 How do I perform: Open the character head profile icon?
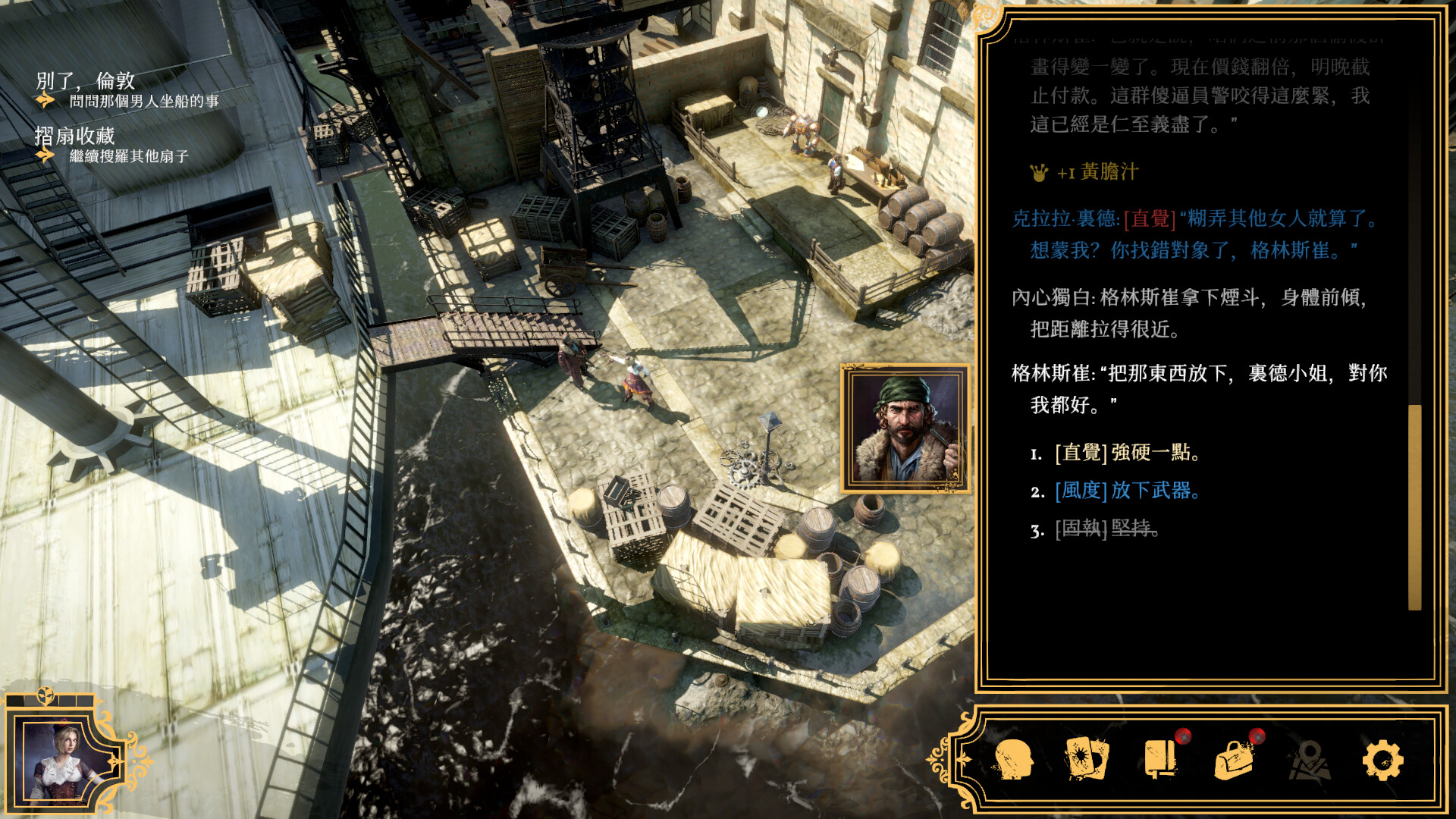click(x=1014, y=759)
